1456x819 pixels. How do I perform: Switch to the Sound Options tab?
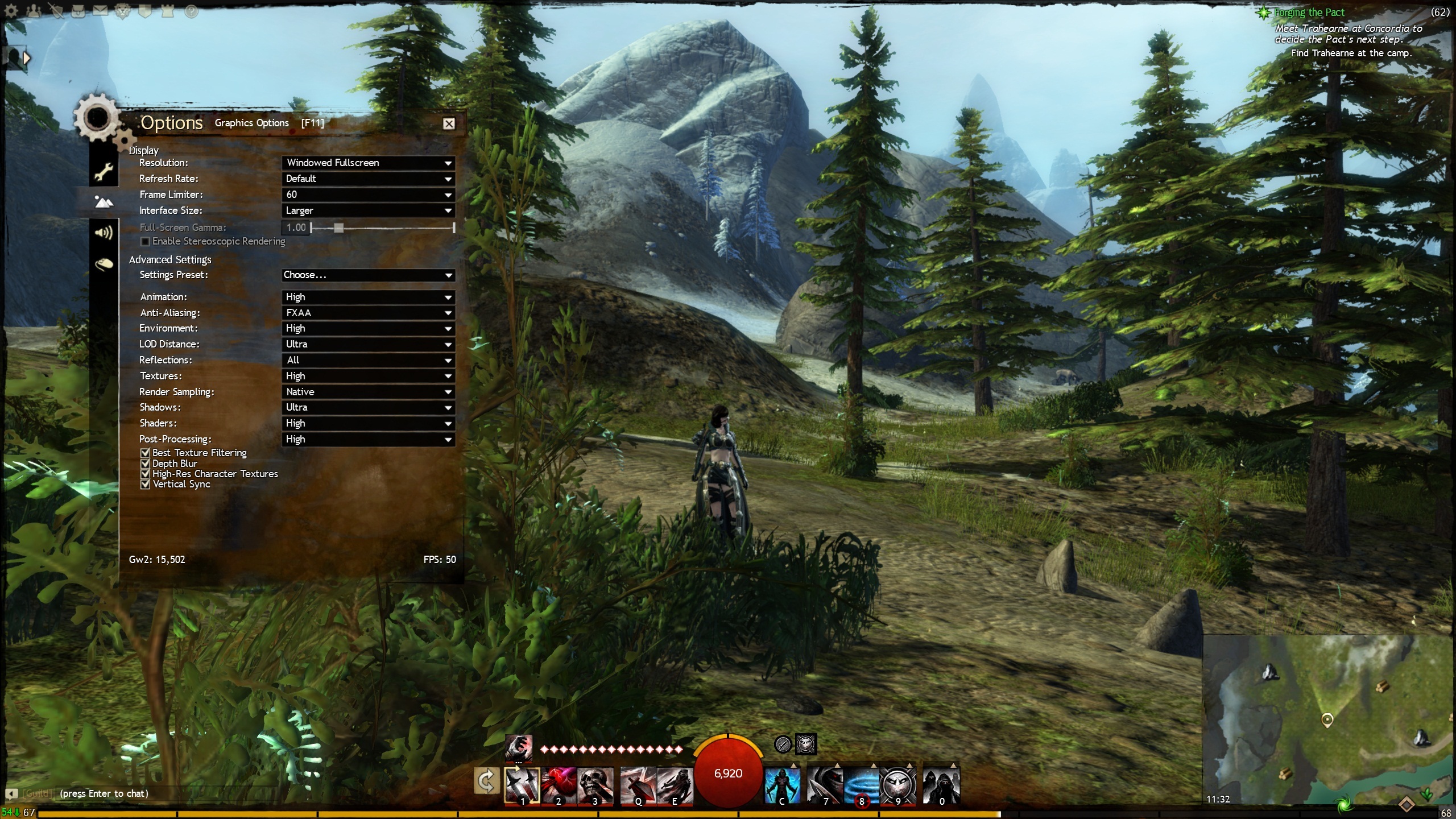(104, 233)
